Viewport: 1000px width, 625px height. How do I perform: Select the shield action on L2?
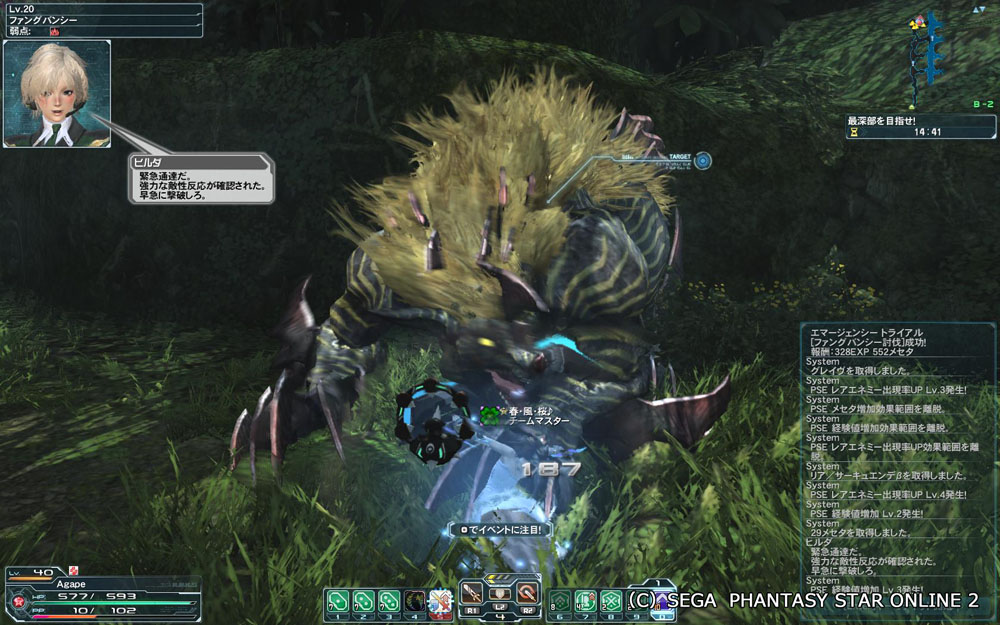point(500,594)
